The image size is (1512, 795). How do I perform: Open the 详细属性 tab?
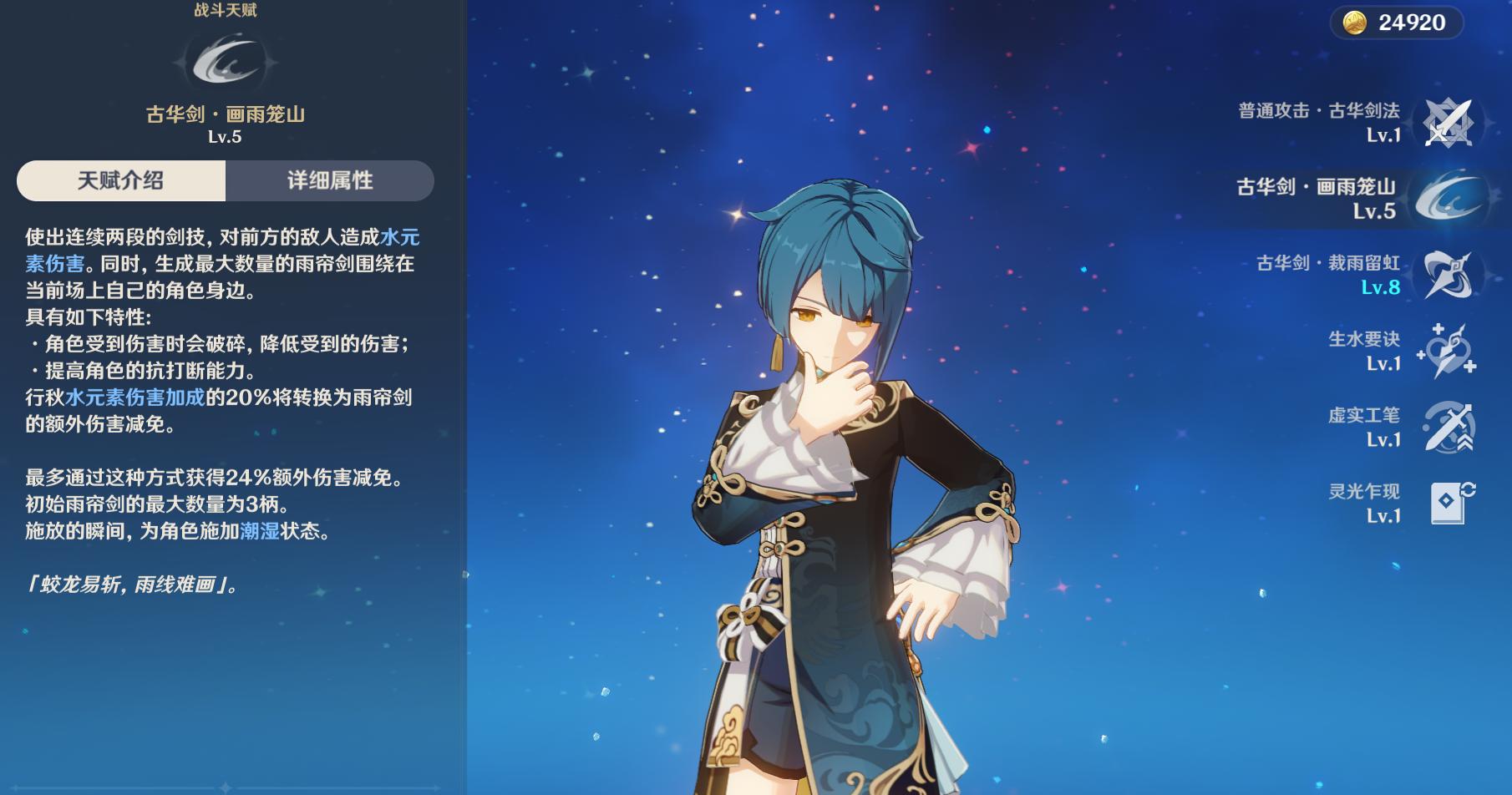330,180
